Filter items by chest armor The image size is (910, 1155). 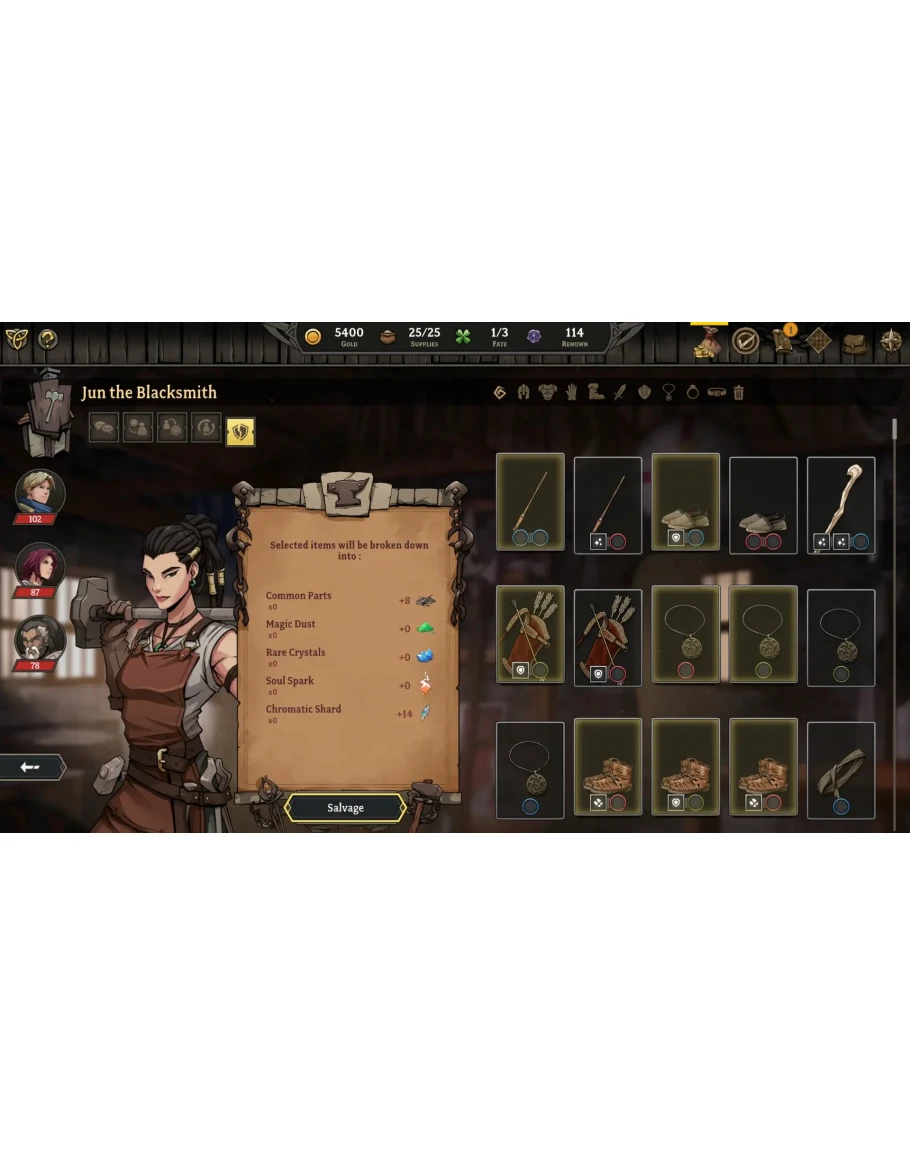point(547,393)
